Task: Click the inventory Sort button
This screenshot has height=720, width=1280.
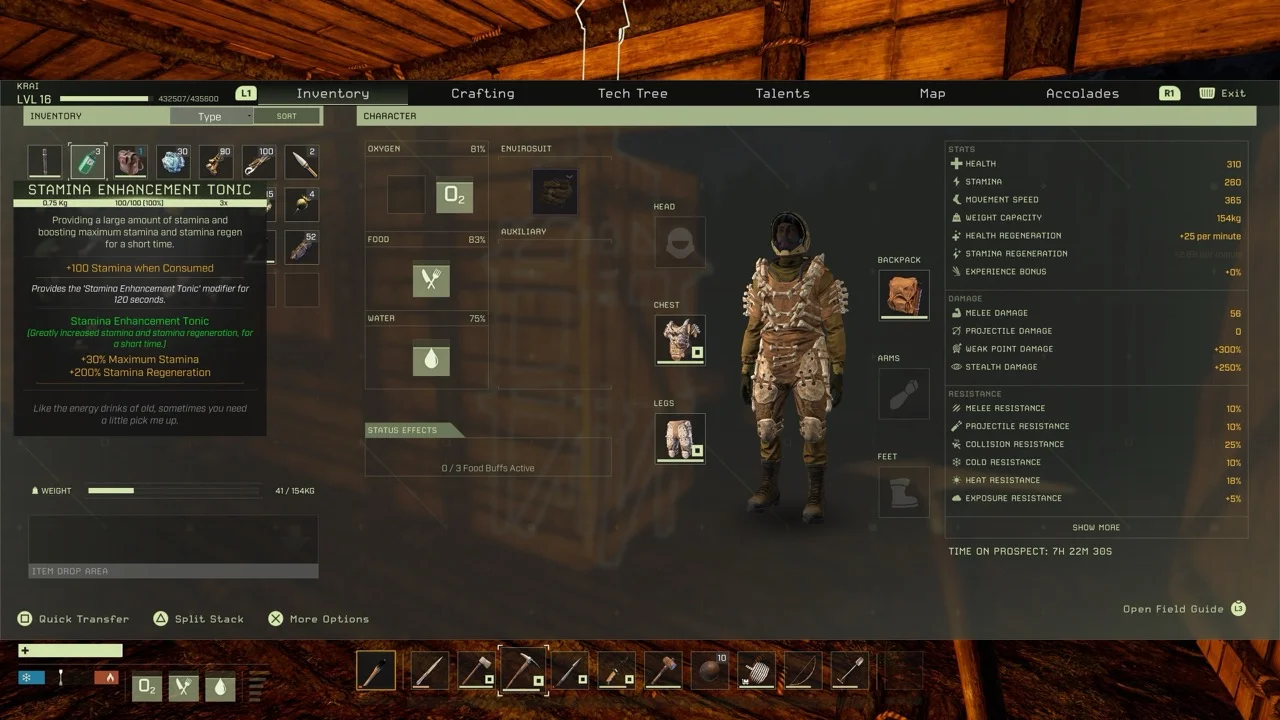Action: [x=287, y=116]
